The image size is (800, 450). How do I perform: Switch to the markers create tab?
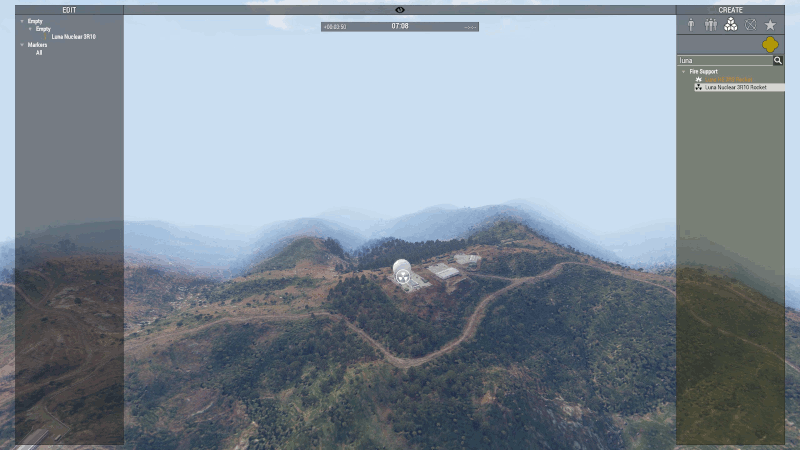coord(751,25)
